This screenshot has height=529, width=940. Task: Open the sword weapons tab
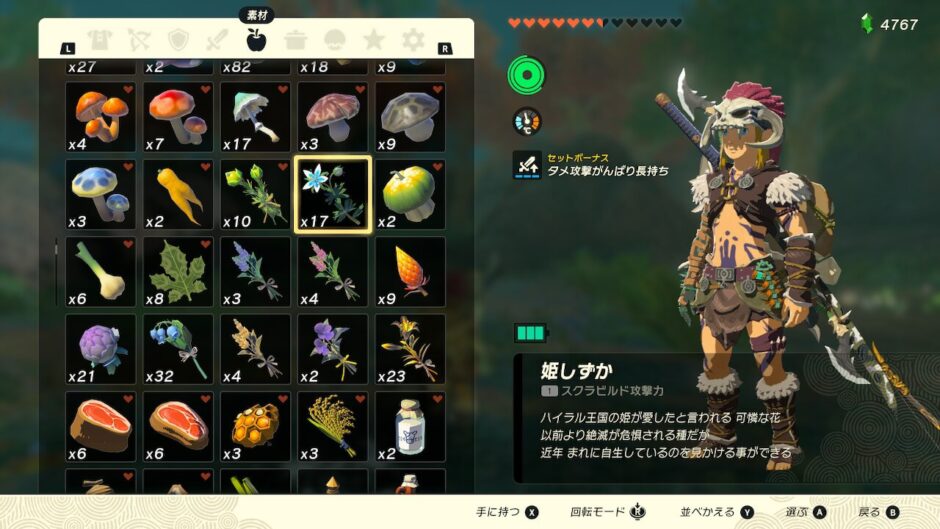(x=217, y=41)
